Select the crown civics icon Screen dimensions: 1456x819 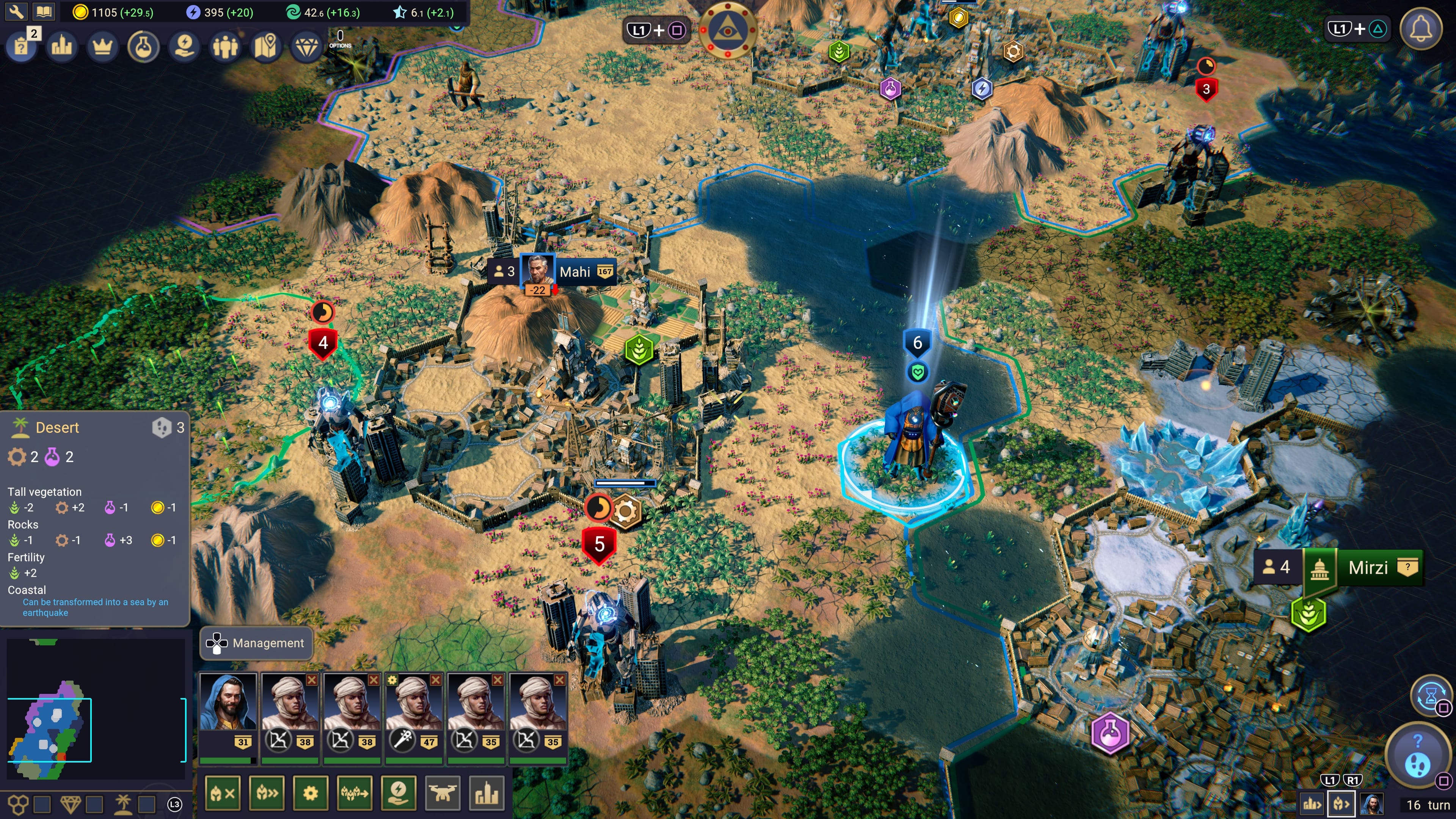click(x=102, y=46)
